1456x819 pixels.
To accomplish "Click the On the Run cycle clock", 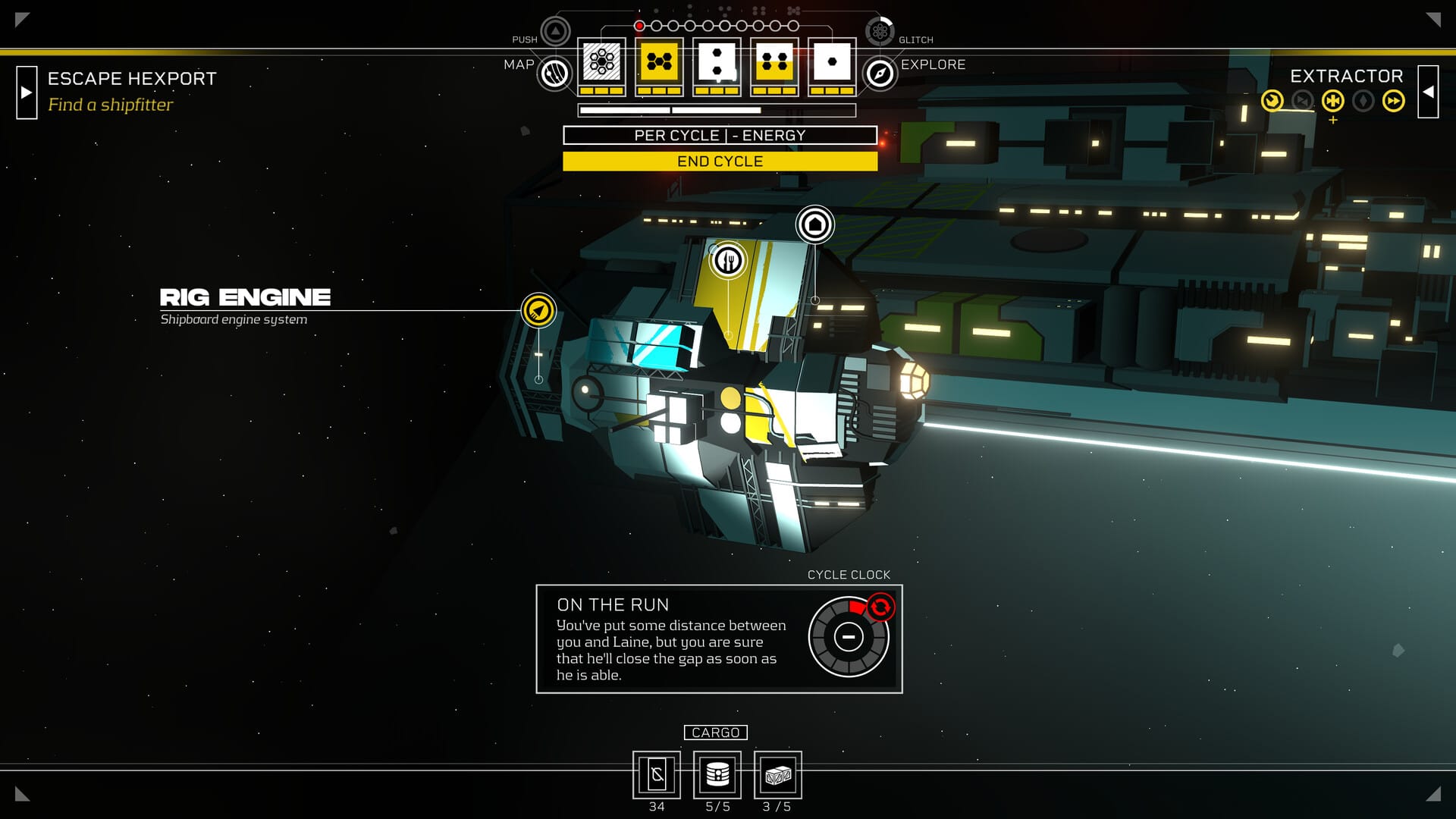I will [x=849, y=637].
